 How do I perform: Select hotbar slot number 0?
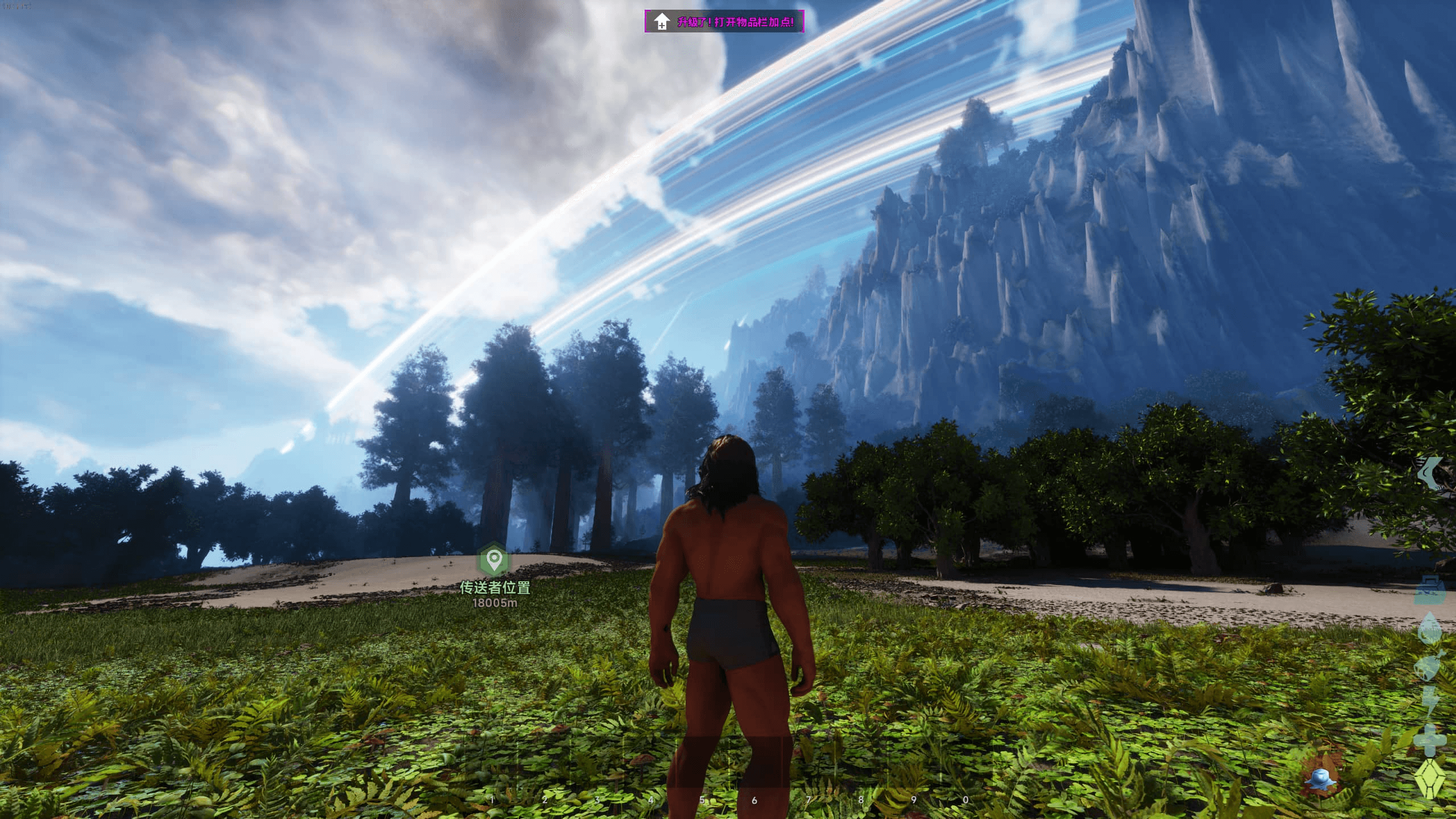coord(966,773)
